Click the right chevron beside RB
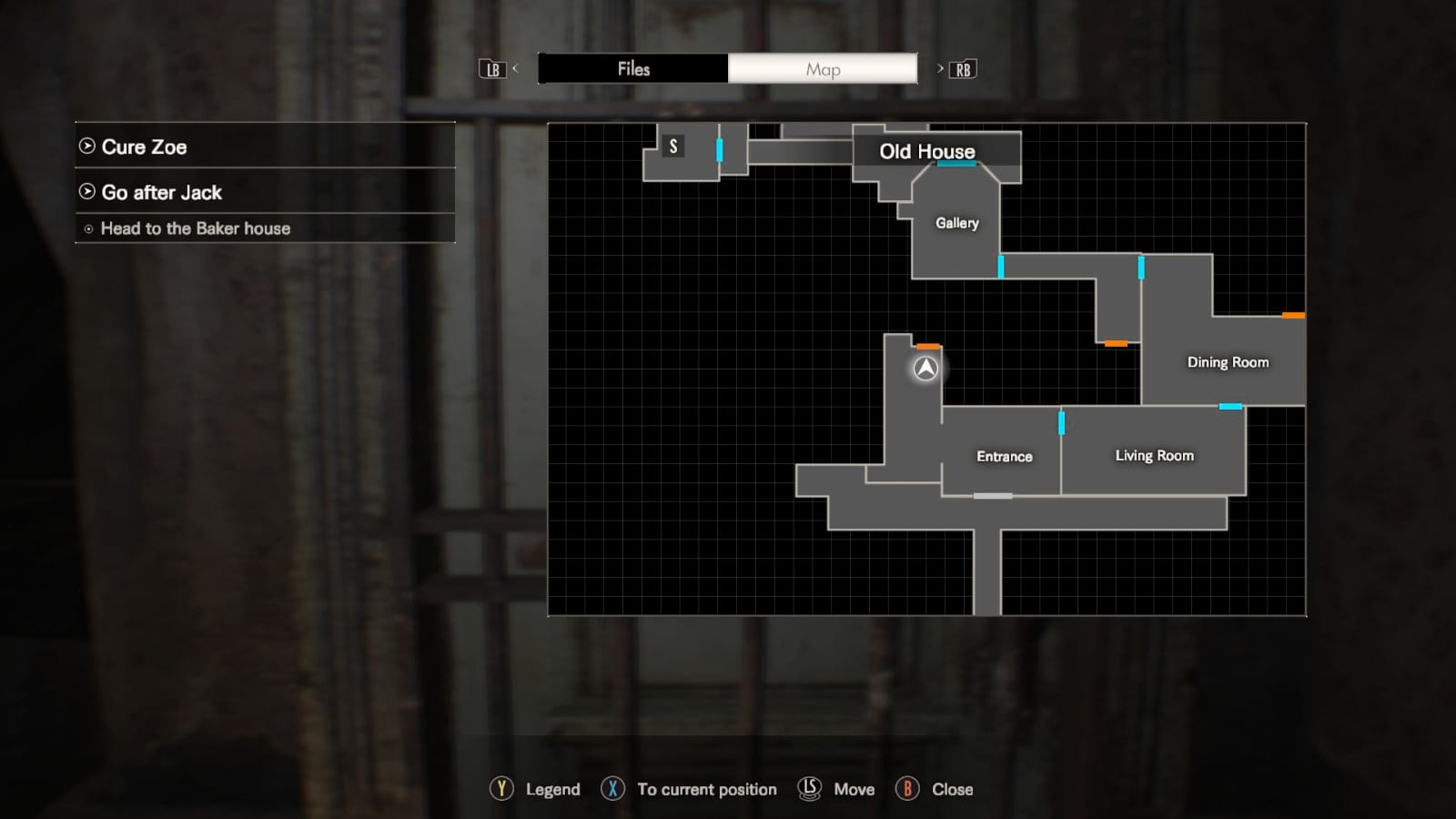Viewport: 1456px width, 819px height. pos(939,68)
